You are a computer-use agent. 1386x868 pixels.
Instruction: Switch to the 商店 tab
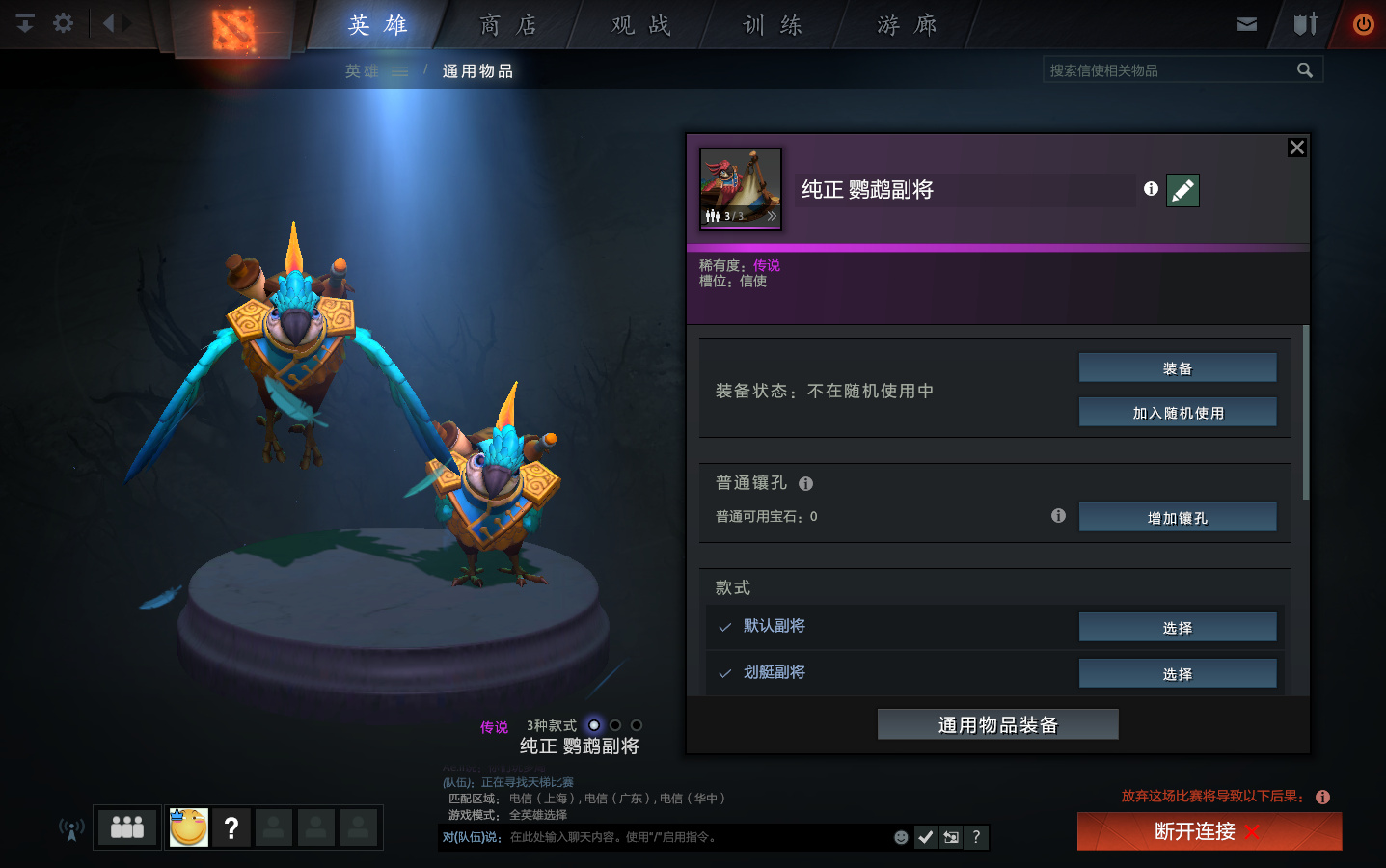pyautogui.click(x=507, y=25)
